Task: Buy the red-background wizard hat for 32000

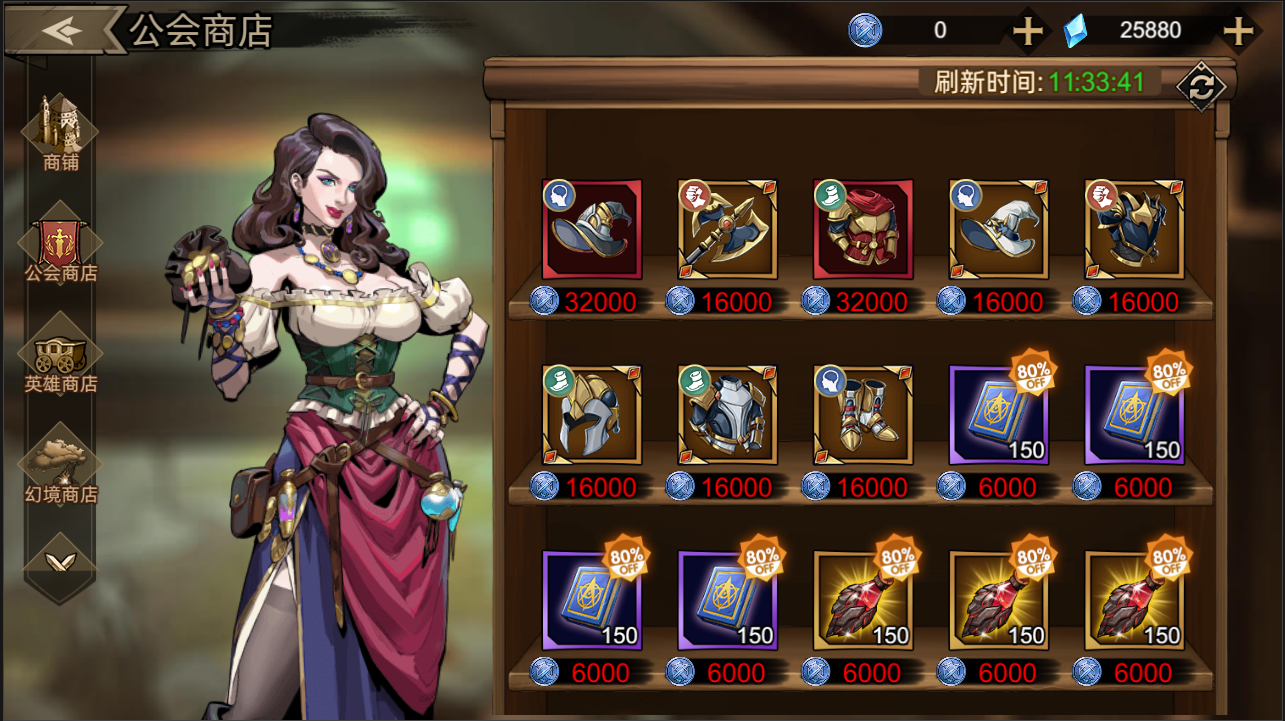Action: tap(592, 230)
